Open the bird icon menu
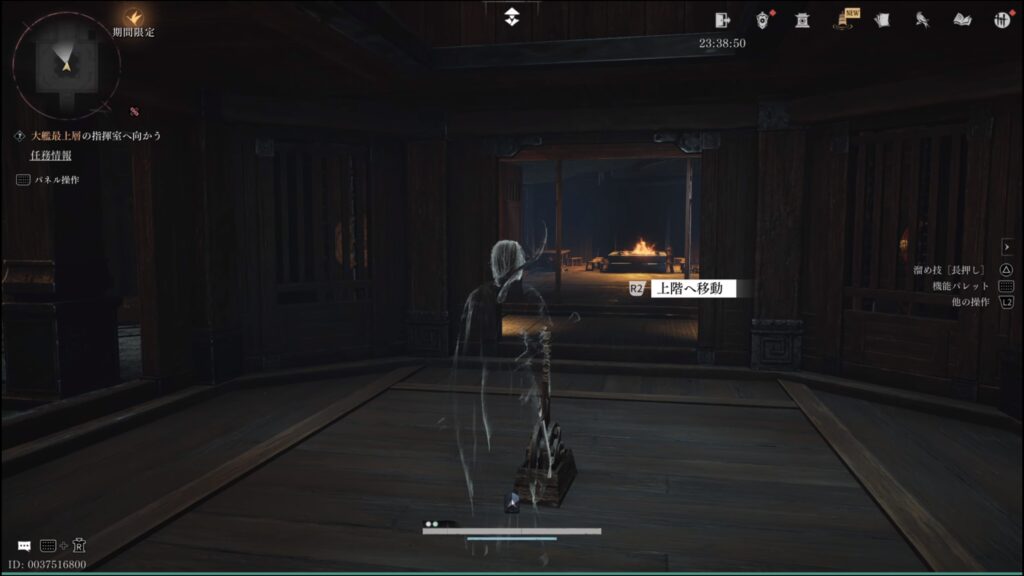This screenshot has width=1024, height=576. coord(922,20)
